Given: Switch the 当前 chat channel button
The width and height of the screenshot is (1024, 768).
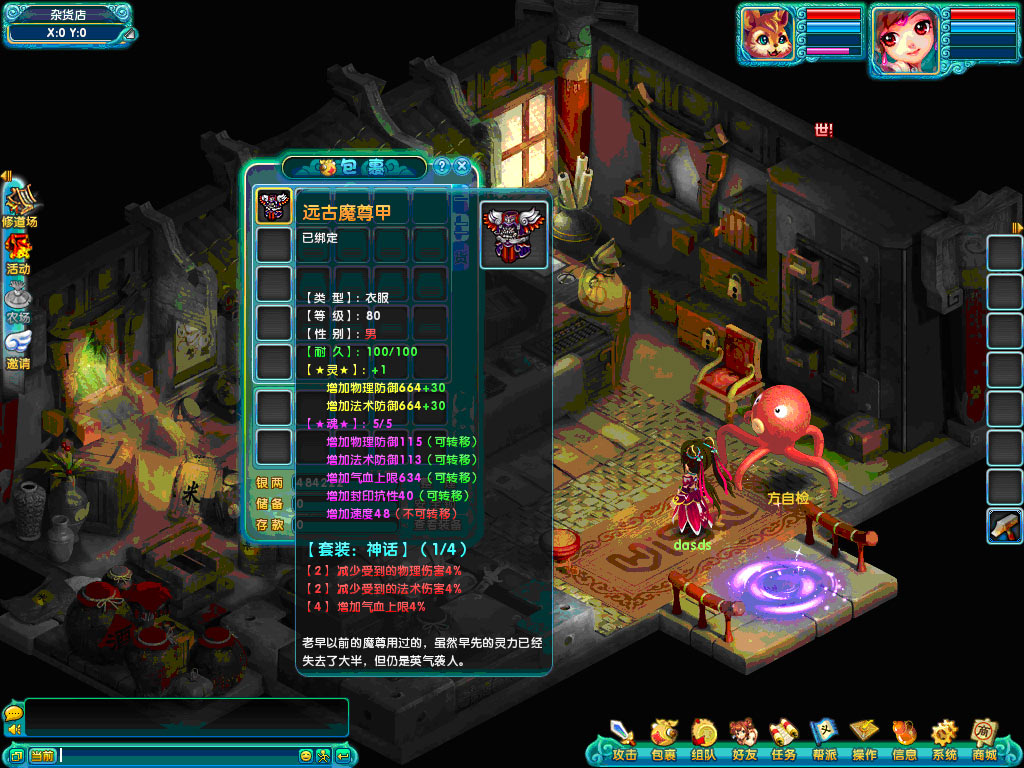Looking at the screenshot, I should click(x=42, y=756).
